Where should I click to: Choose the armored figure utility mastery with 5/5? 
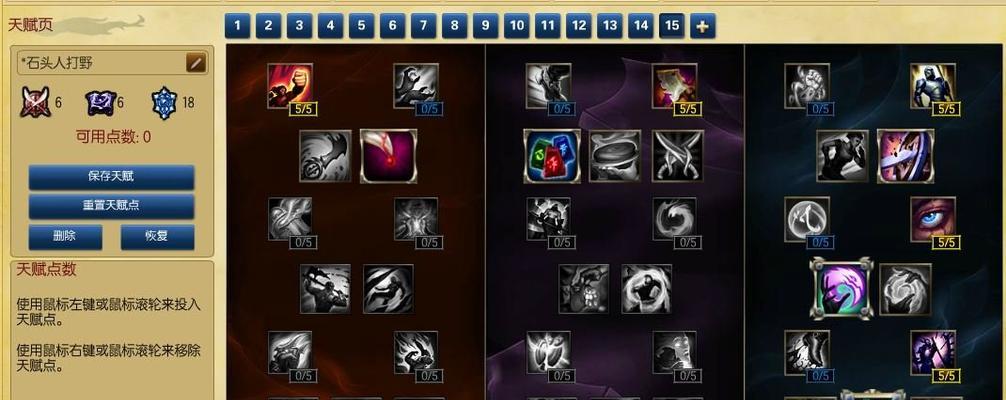pyautogui.click(x=932, y=86)
